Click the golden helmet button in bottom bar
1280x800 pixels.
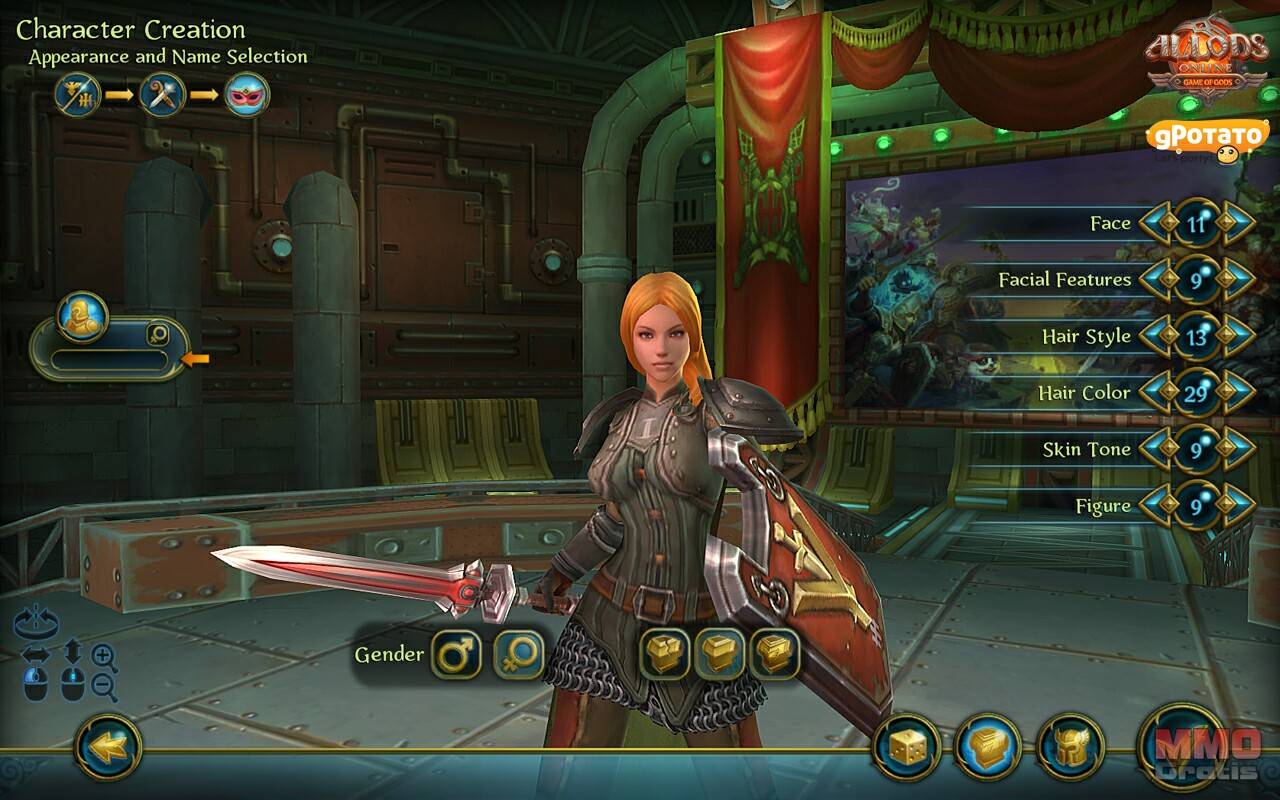pos(1071,748)
